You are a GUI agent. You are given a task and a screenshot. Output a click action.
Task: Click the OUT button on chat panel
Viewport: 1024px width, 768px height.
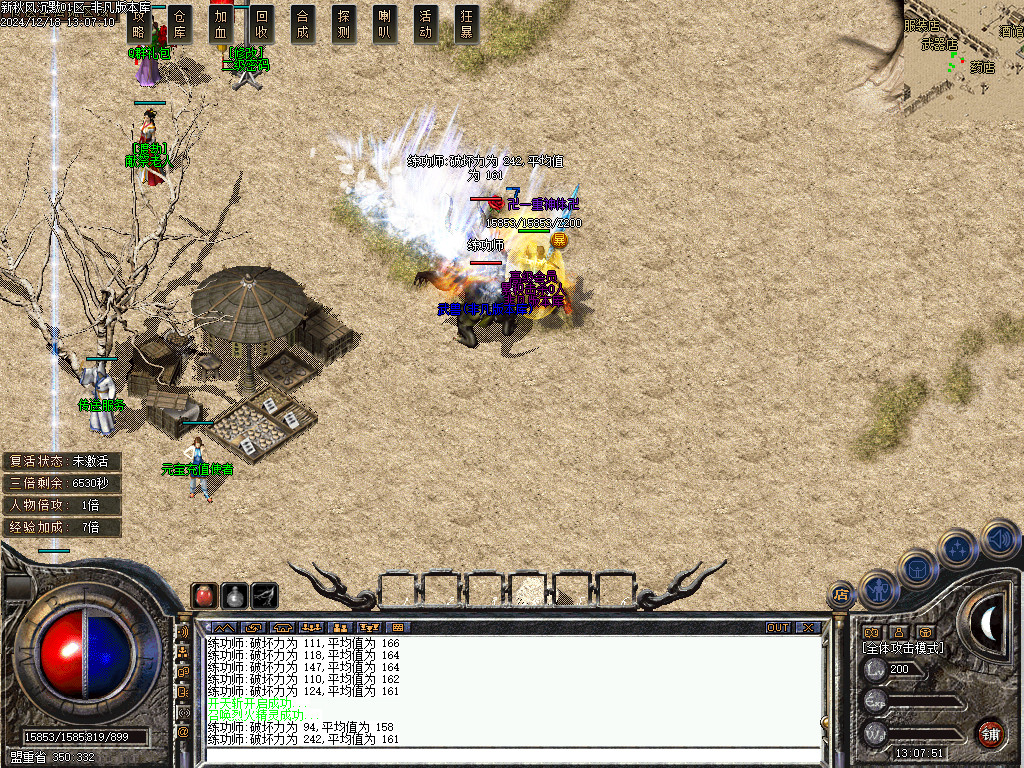(x=778, y=628)
